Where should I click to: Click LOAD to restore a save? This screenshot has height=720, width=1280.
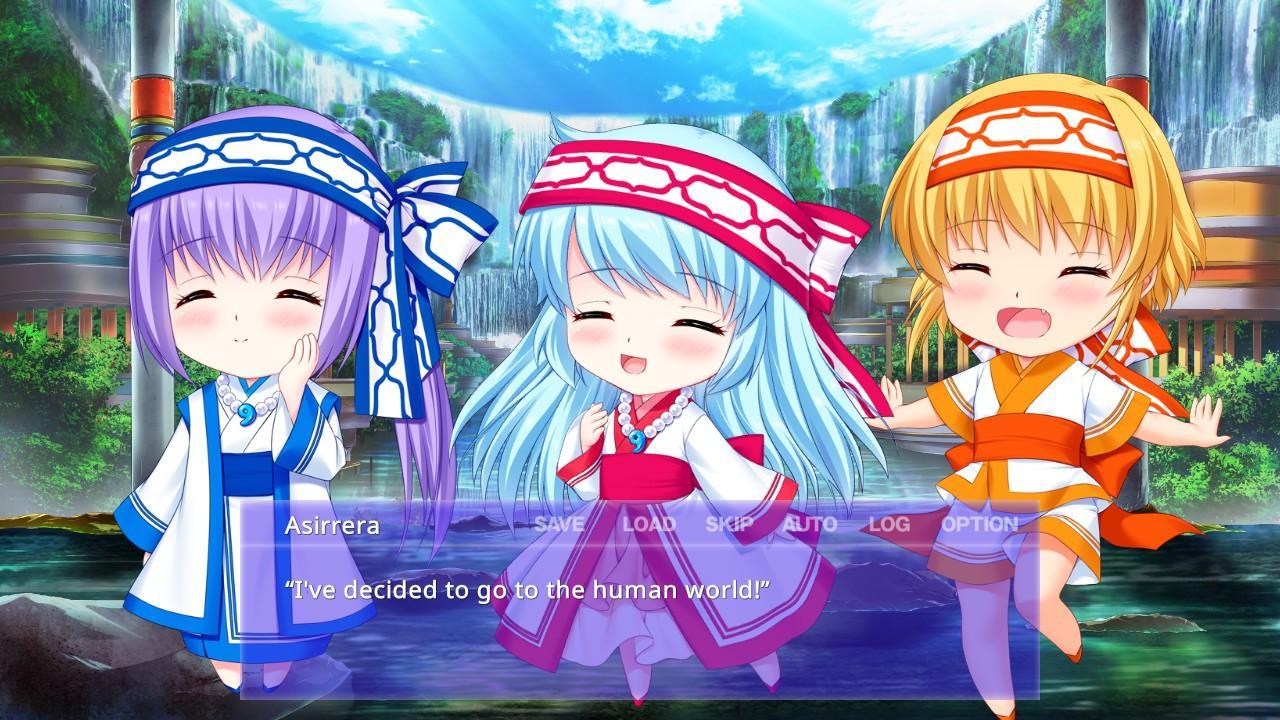[x=650, y=521]
